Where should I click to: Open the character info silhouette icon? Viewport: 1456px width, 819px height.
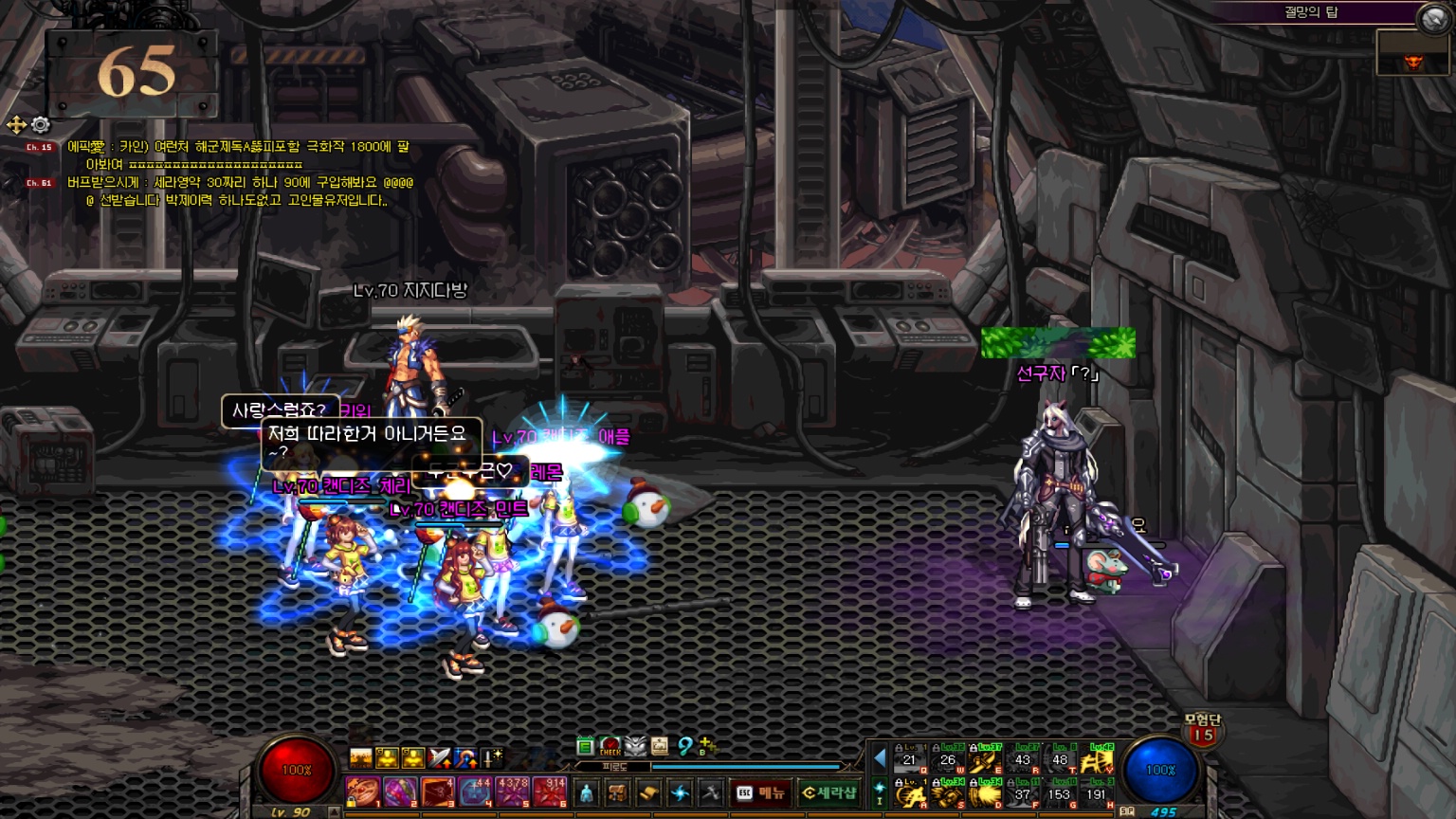coord(586,792)
